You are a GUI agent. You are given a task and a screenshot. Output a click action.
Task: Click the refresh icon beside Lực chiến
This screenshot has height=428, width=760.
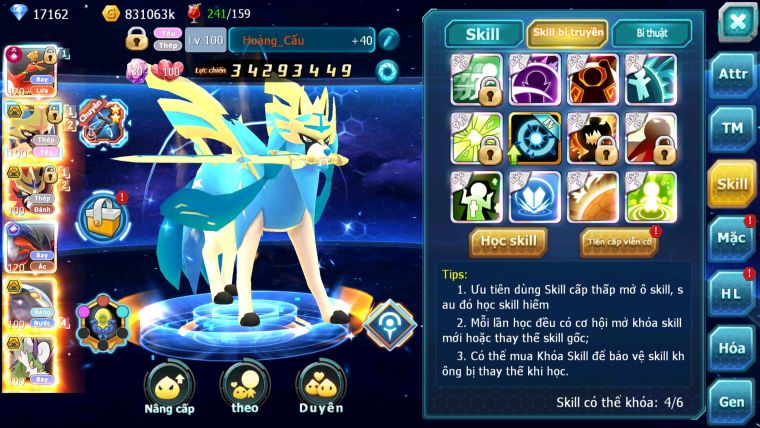click(386, 71)
